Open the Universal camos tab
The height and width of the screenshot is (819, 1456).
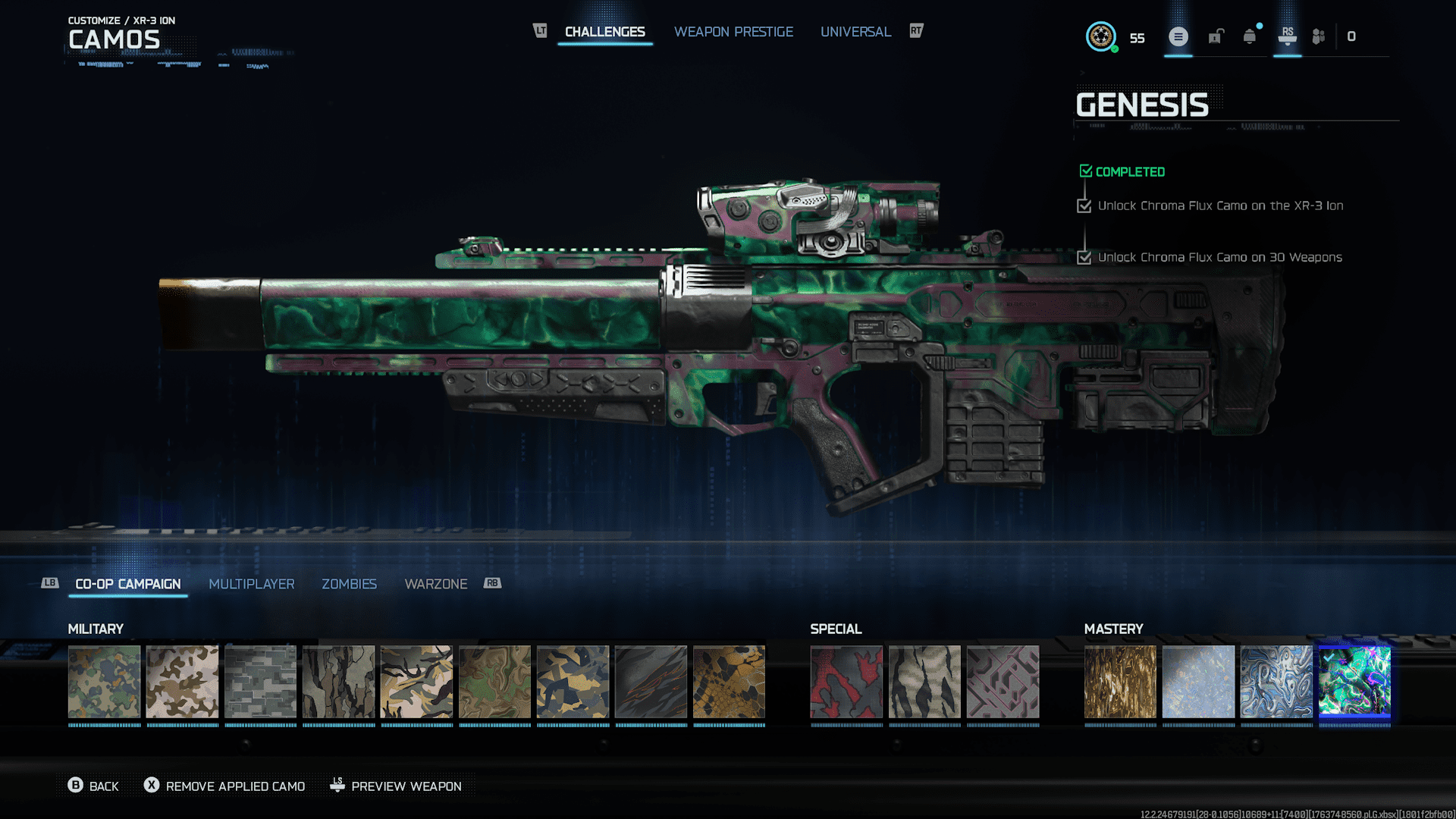point(855,32)
